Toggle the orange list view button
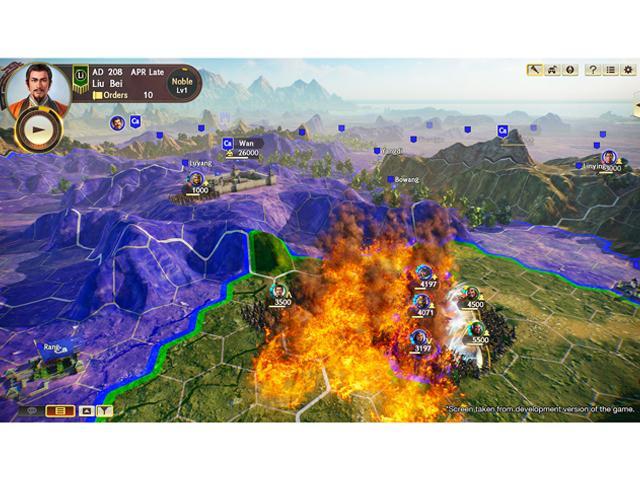Screen dimensions: 640x480 click(x=60, y=410)
